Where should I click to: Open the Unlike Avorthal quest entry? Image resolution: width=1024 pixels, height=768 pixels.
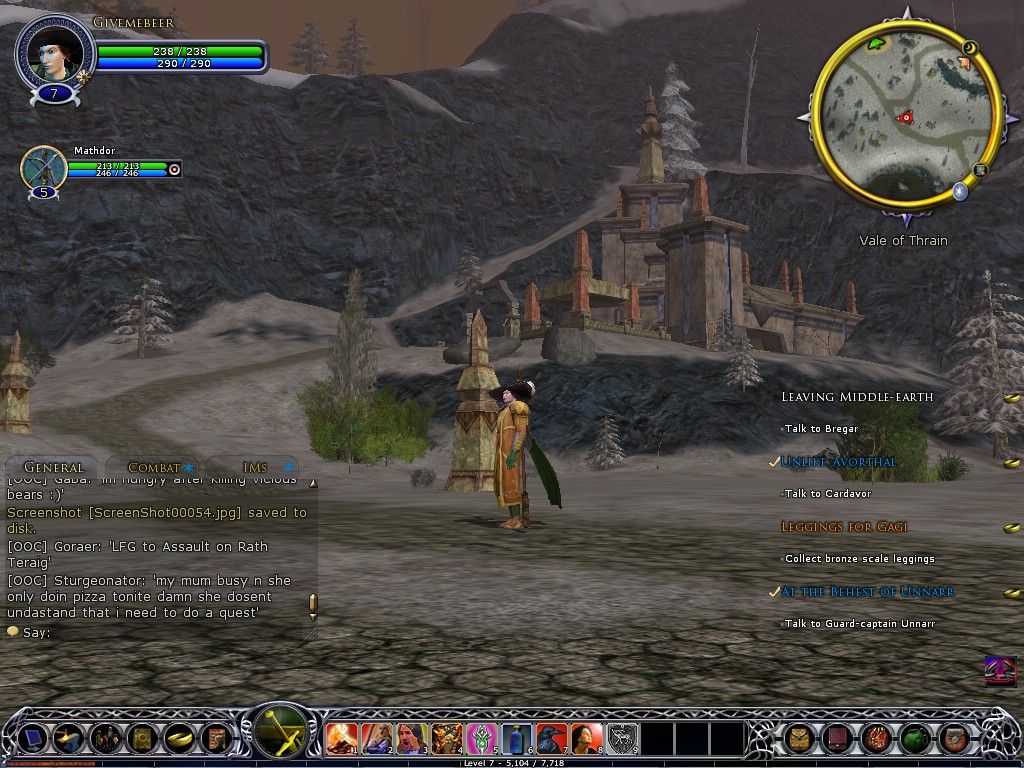[839, 462]
